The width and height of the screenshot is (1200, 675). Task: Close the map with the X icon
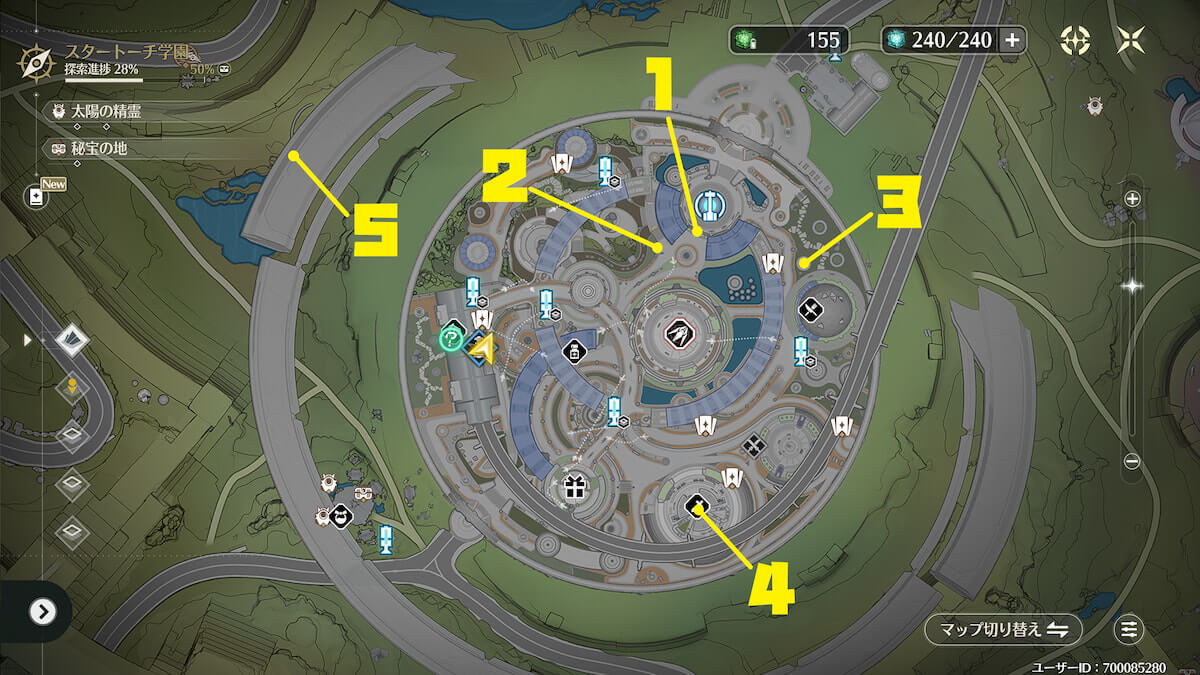[1131, 40]
